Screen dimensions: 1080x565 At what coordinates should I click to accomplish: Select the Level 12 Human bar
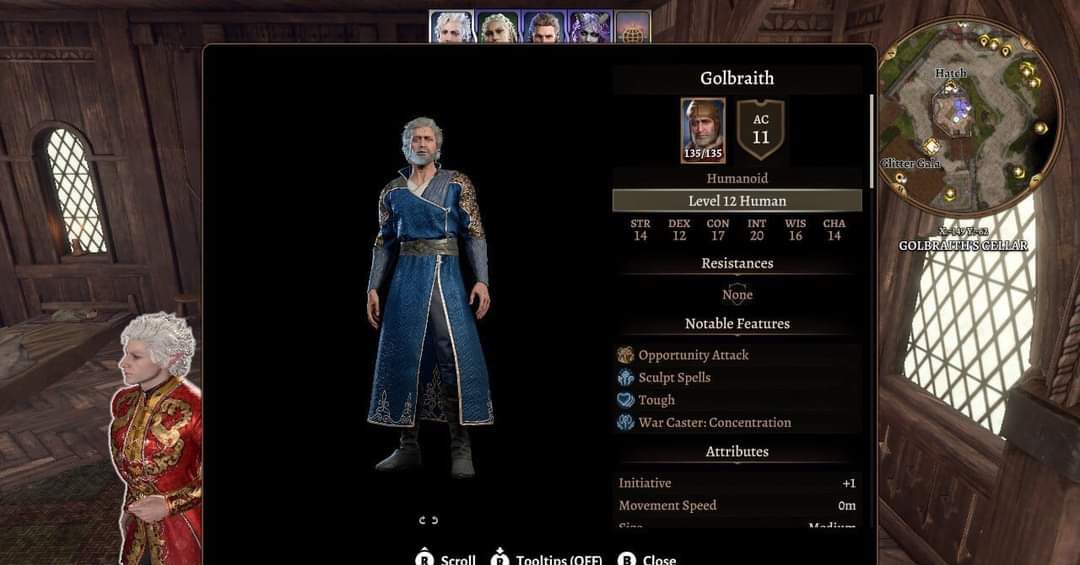pos(737,201)
